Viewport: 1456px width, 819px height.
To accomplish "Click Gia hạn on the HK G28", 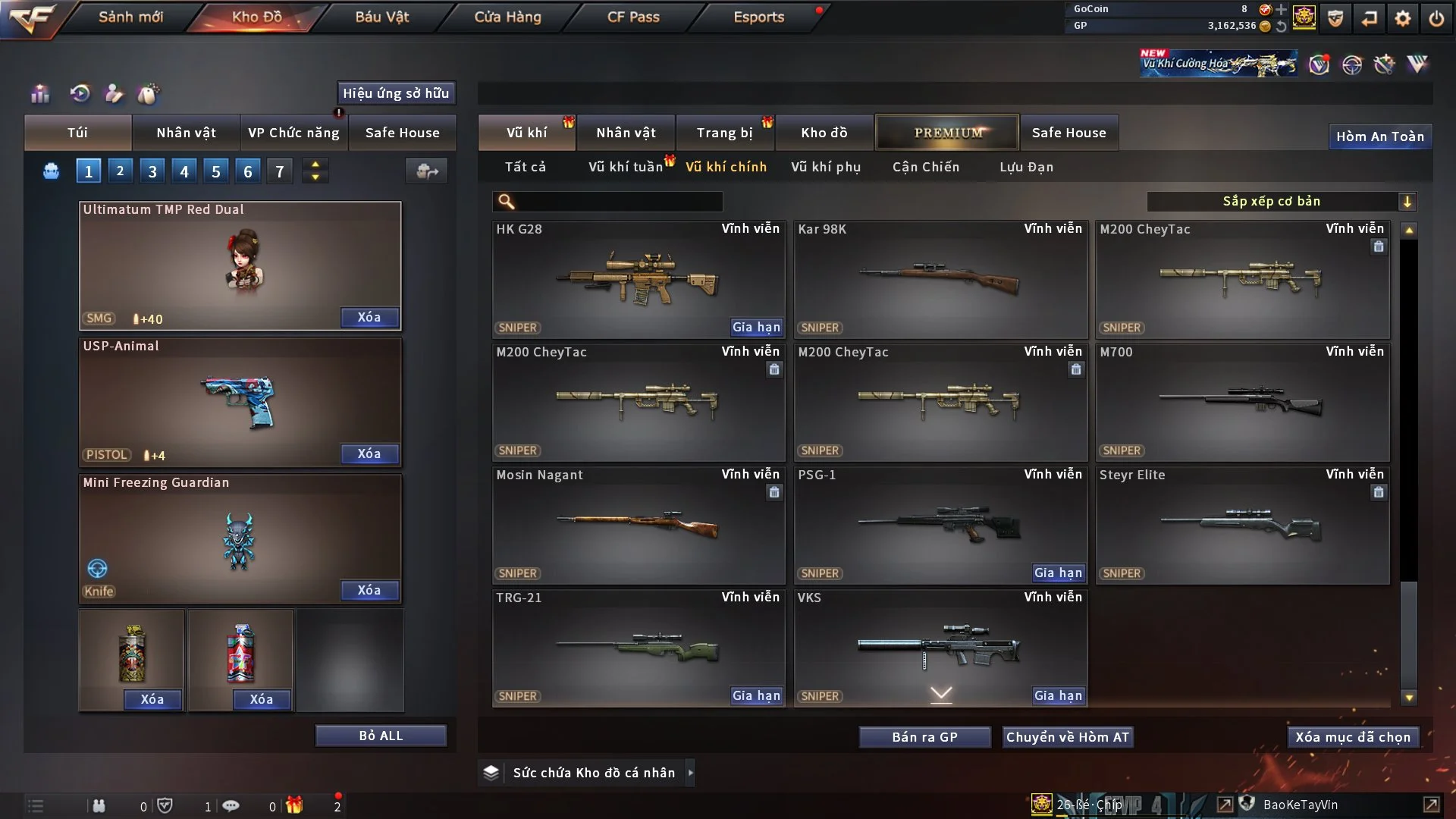I will click(756, 328).
